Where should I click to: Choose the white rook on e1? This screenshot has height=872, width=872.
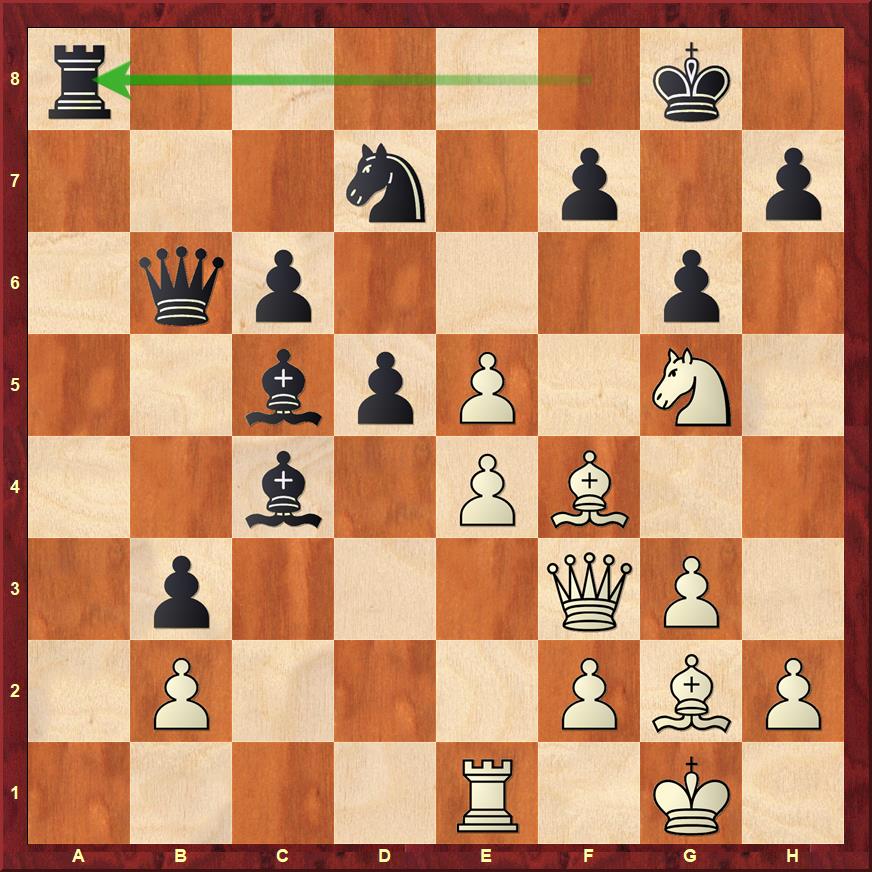[x=487, y=794]
